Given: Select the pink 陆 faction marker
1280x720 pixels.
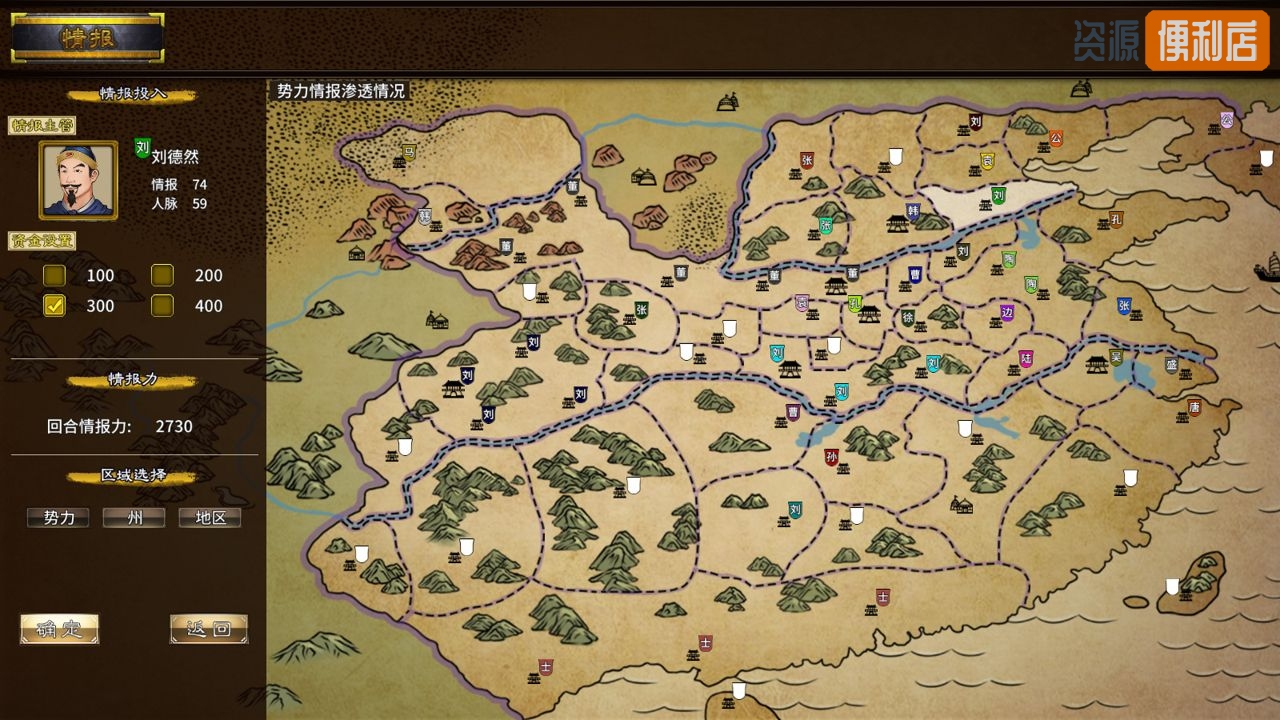Looking at the screenshot, I should (x=1026, y=358).
